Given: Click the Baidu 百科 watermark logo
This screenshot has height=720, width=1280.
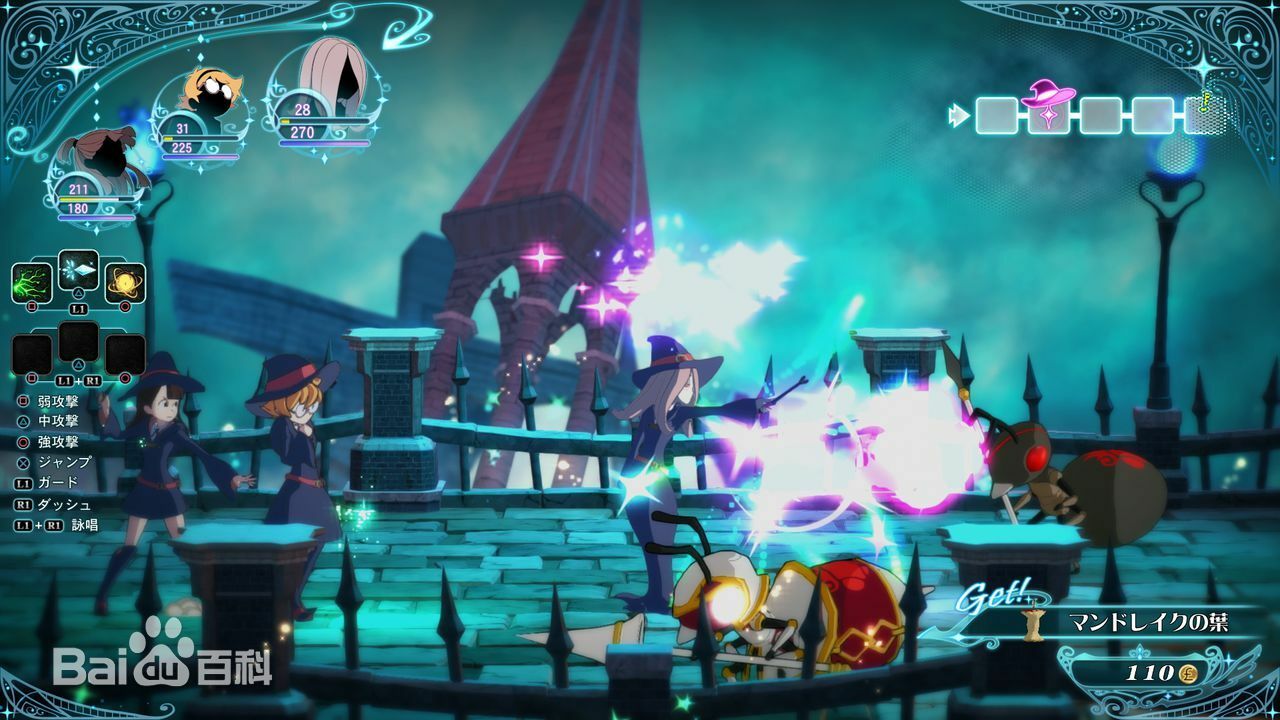Looking at the screenshot, I should [x=162, y=657].
